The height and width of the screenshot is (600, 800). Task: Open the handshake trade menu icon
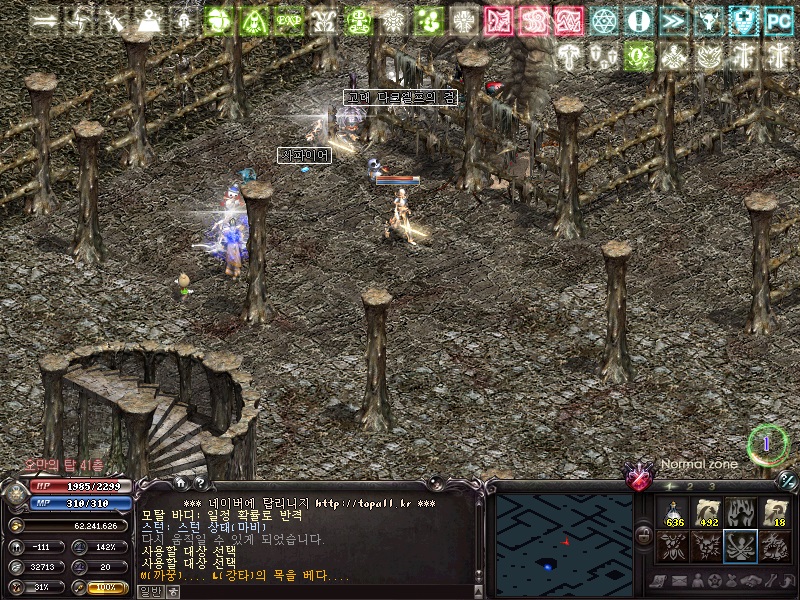[x=752, y=581]
